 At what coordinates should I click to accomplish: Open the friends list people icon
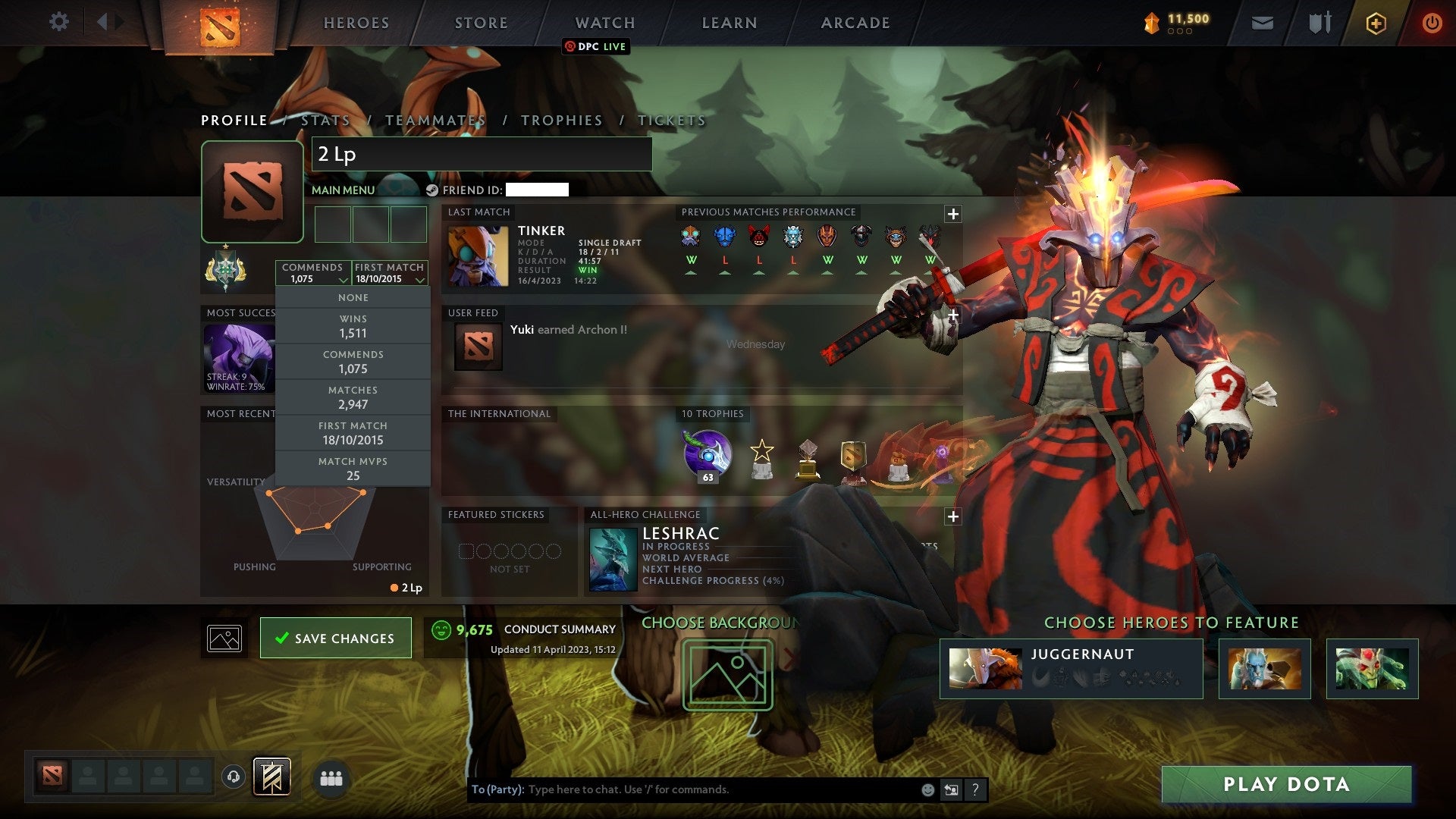331,778
